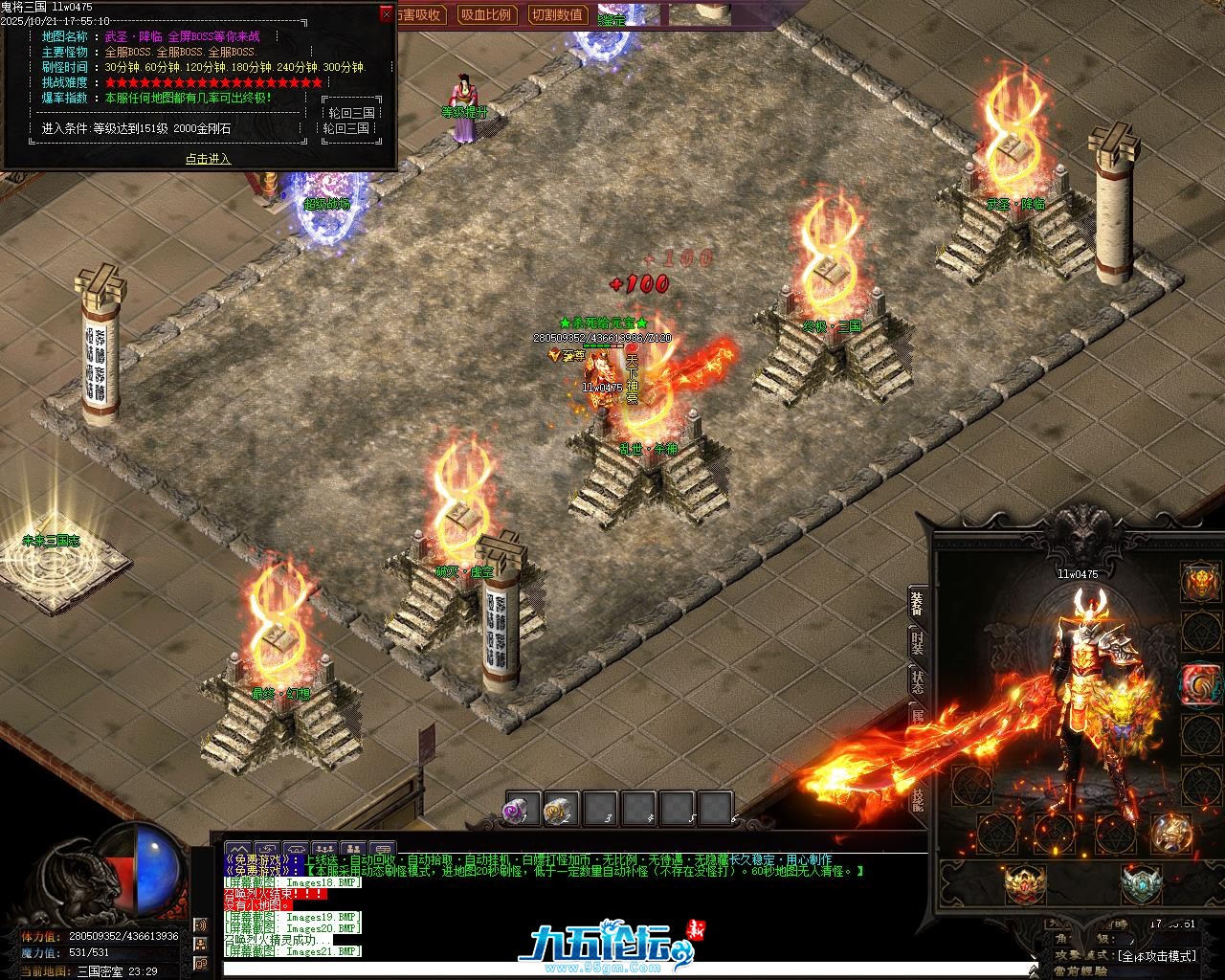Click the sound icon beside the health orb

(x=200, y=925)
